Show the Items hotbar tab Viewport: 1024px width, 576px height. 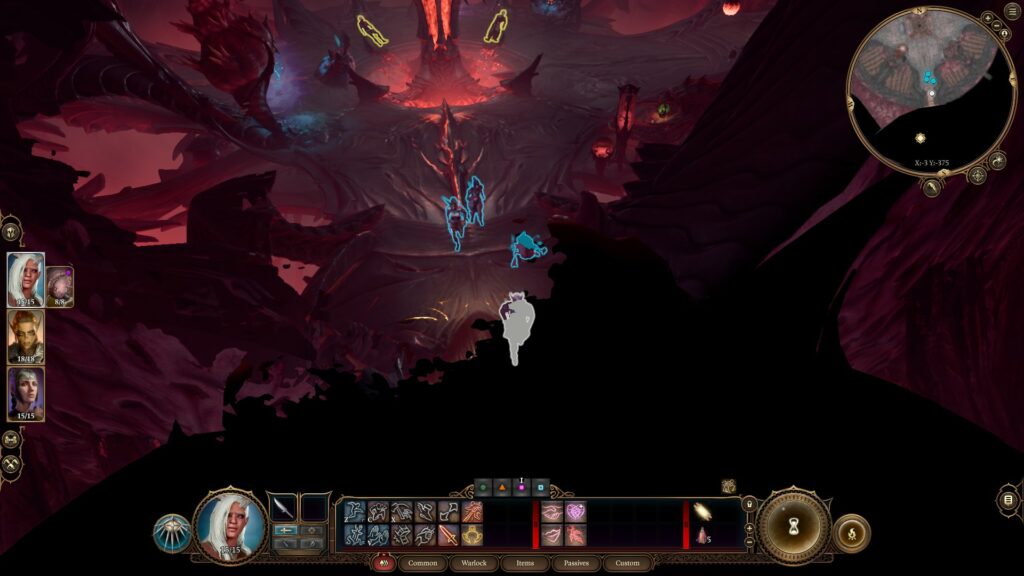(x=525, y=563)
